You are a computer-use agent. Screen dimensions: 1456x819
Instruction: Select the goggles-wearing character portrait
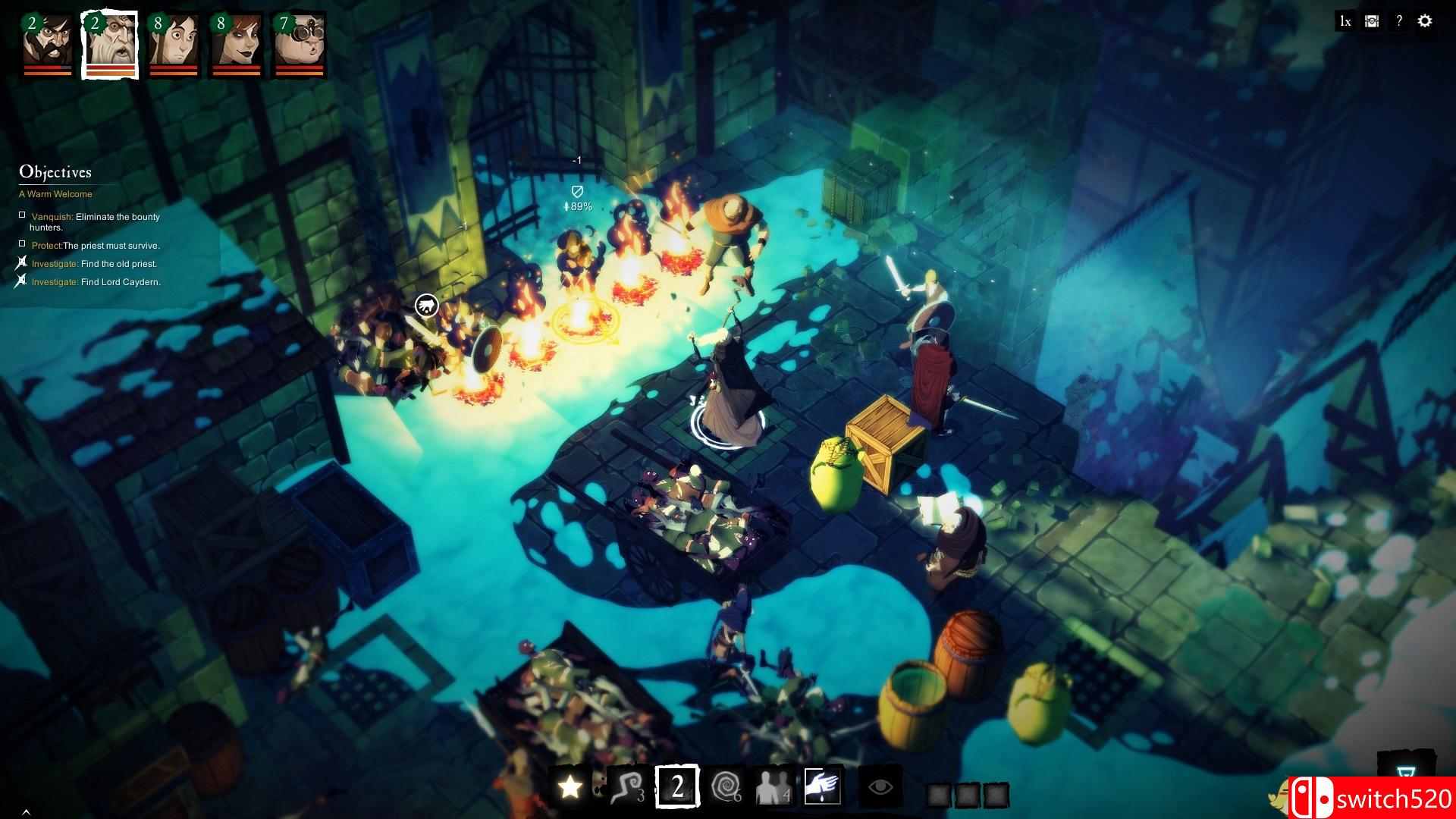pyautogui.click(x=300, y=42)
